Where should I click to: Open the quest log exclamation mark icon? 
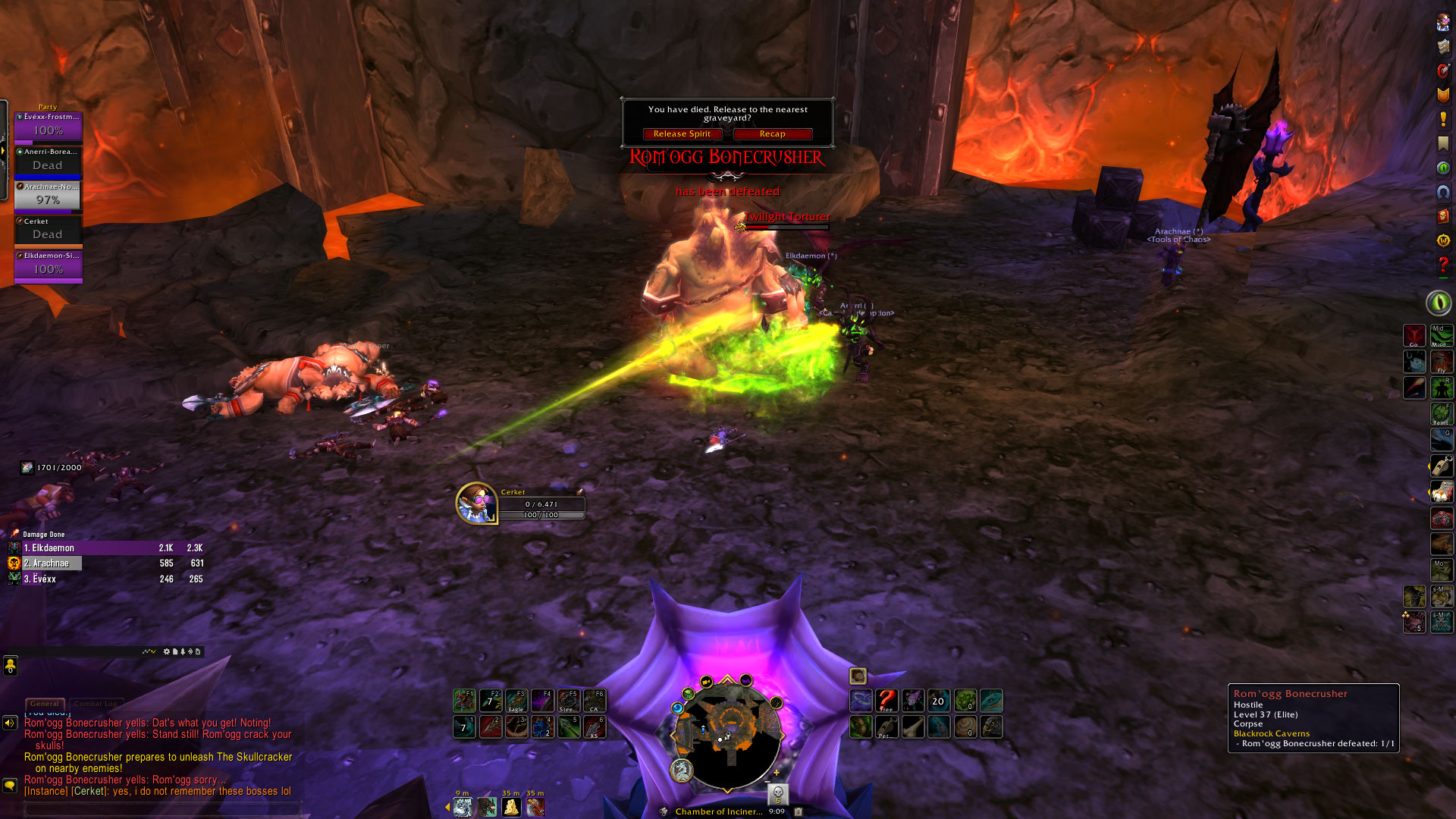pyautogui.click(x=1442, y=120)
